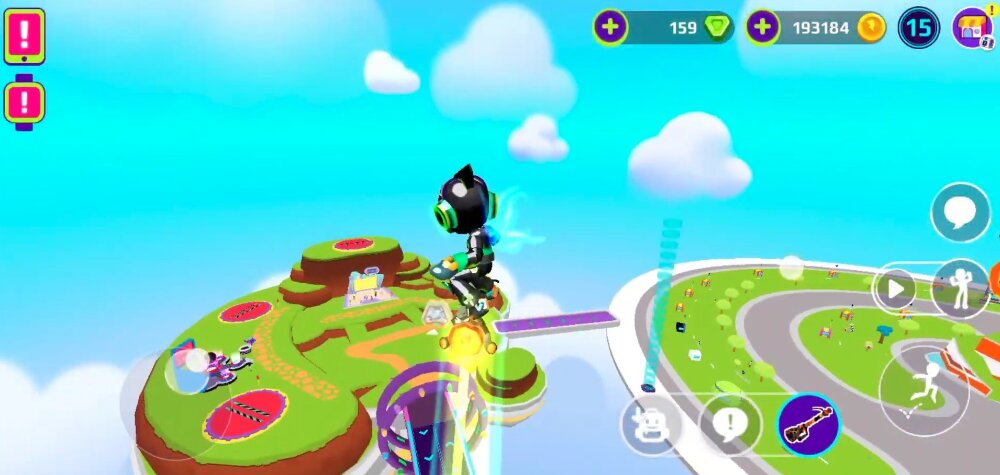Viewport: 1000px width, 475px height.
Task: Select the equipped weapon item button
Action: tap(808, 424)
